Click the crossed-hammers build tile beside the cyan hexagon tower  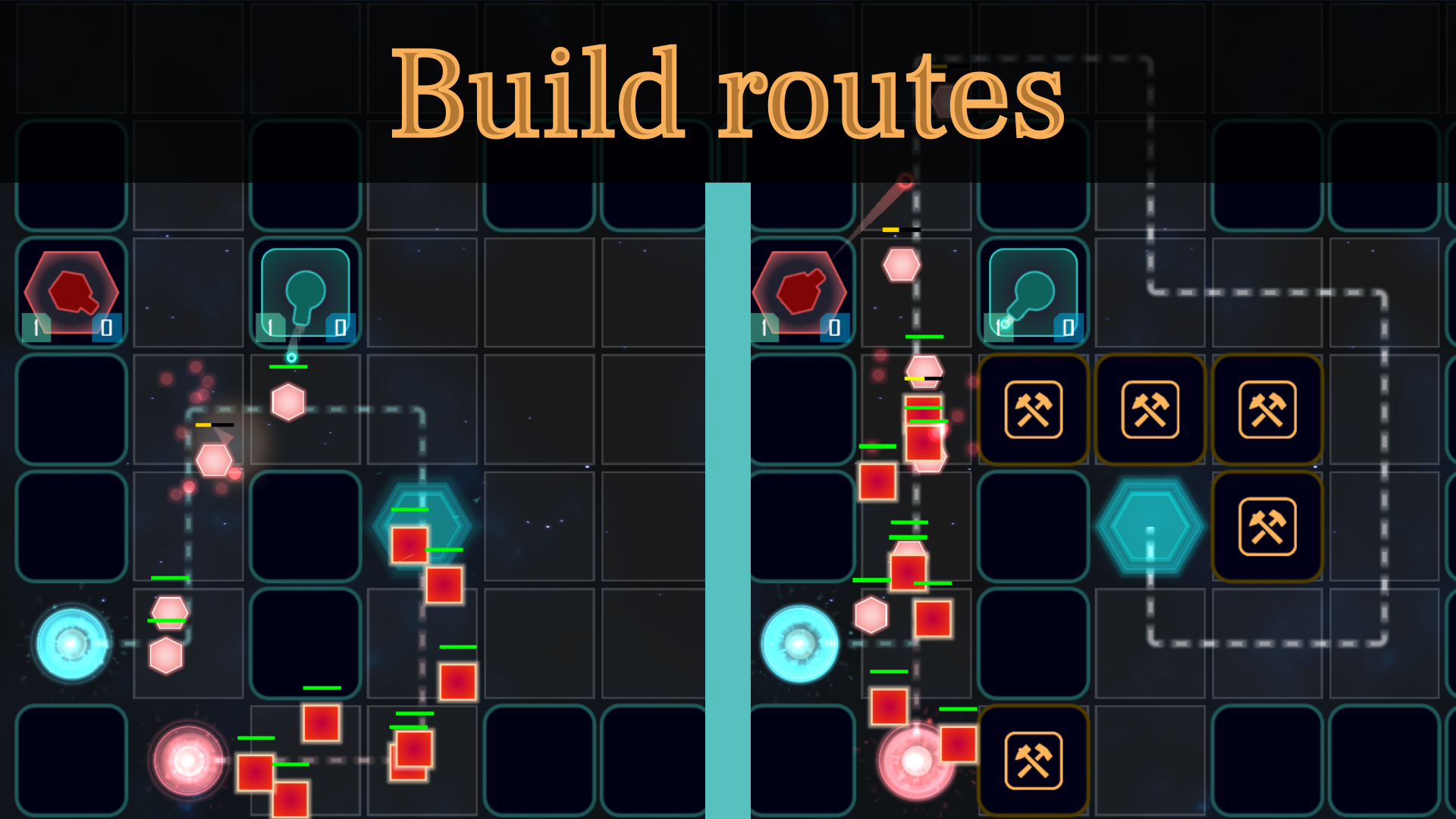1267,527
